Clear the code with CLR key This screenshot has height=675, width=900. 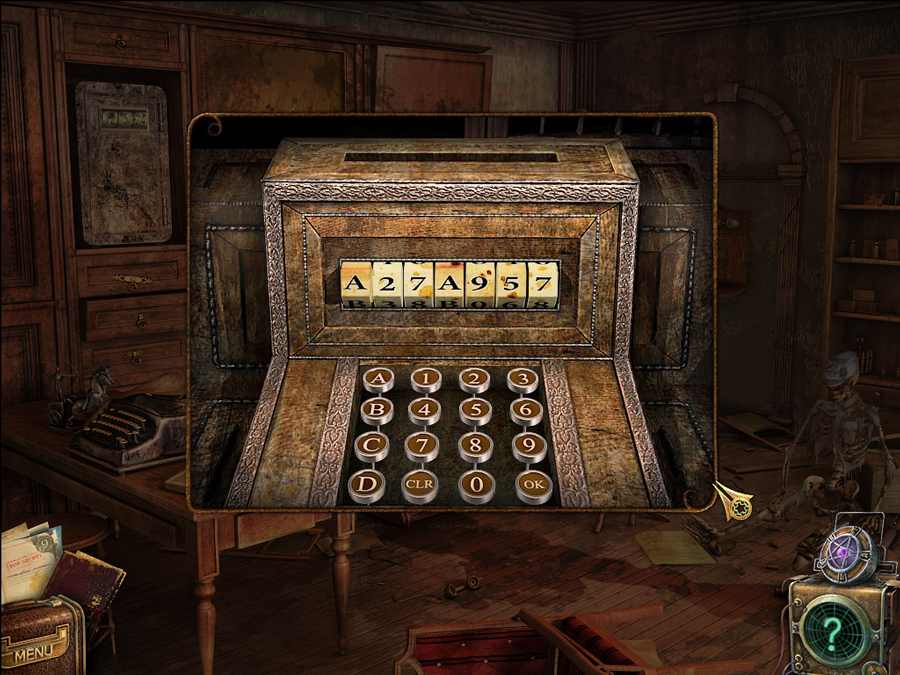click(x=419, y=486)
